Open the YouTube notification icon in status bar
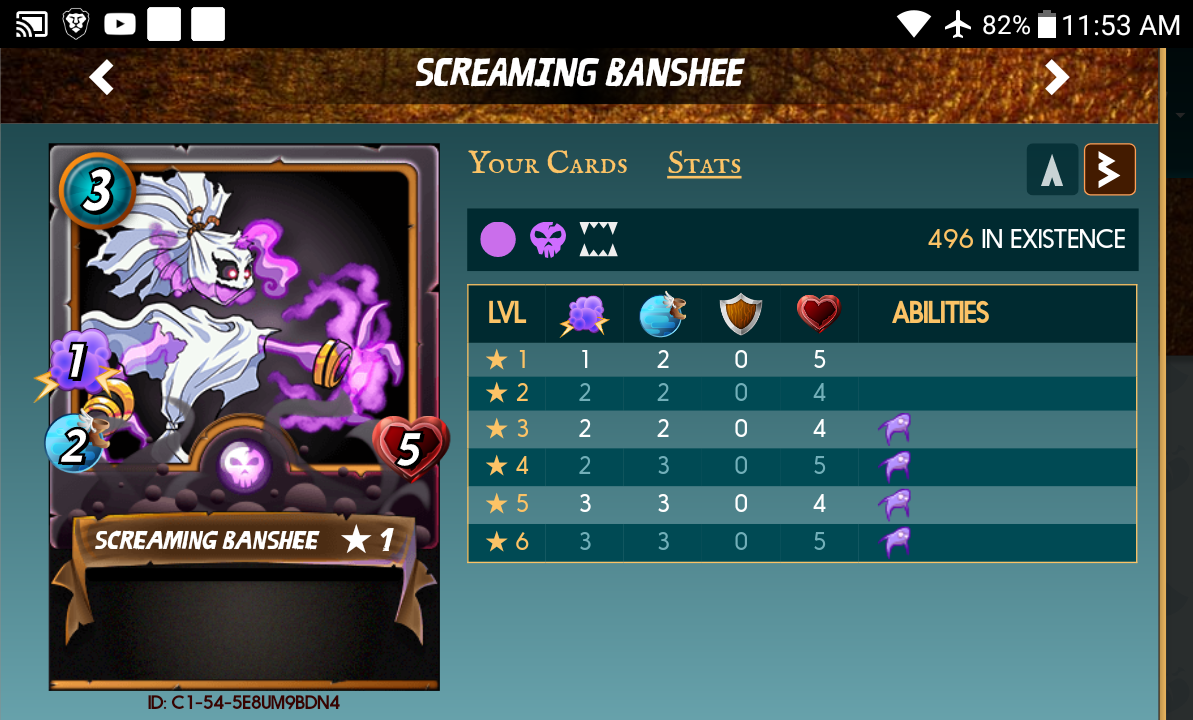 point(120,24)
